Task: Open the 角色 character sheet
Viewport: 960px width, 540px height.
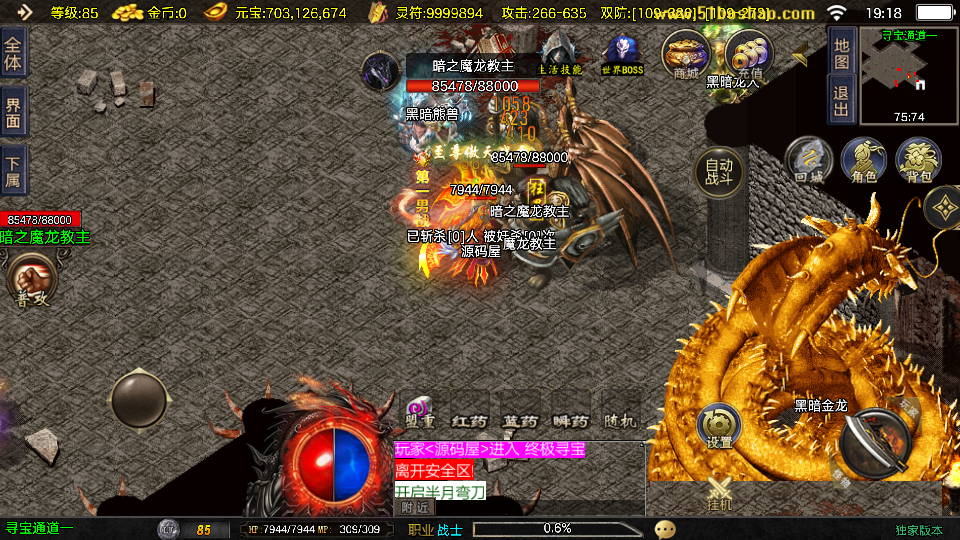Action: (864, 161)
